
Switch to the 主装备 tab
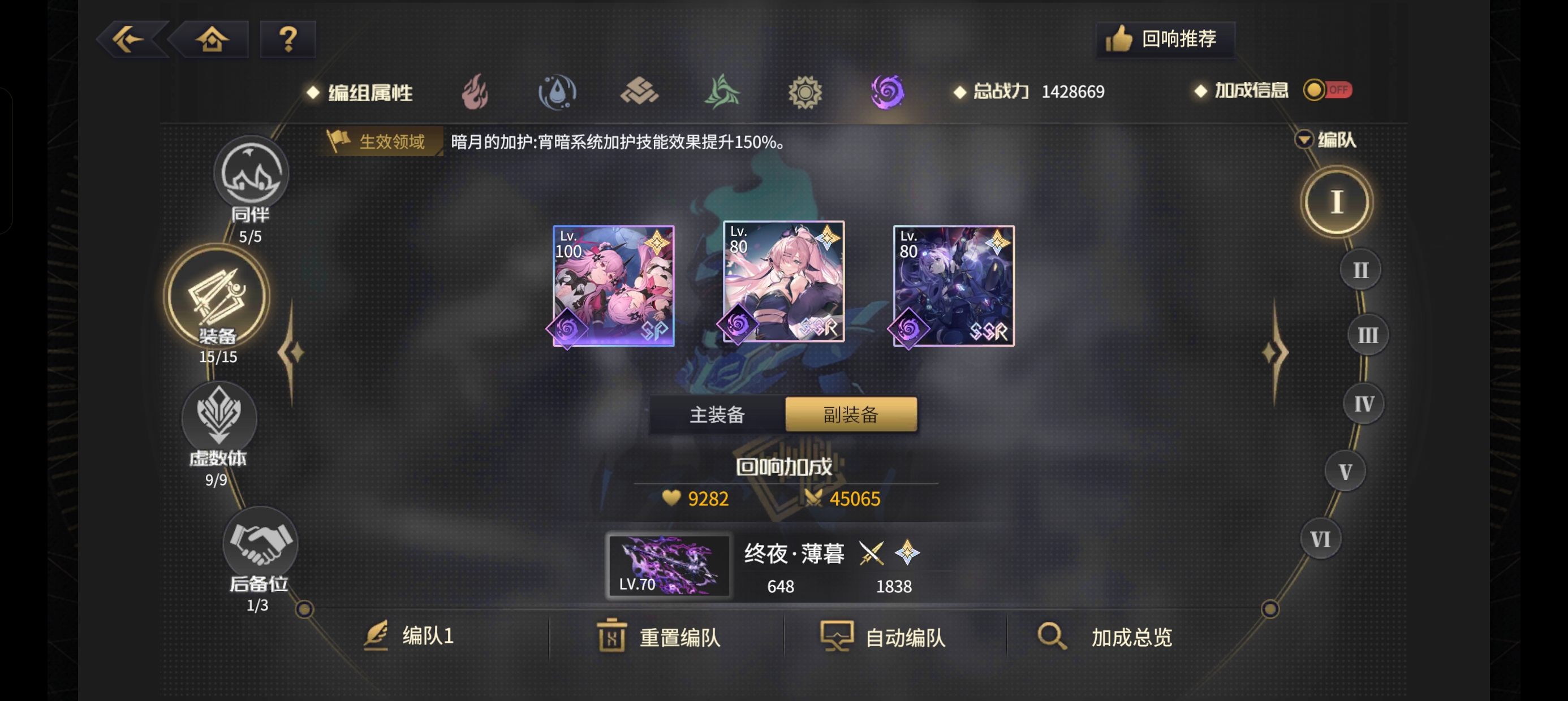[x=717, y=414]
